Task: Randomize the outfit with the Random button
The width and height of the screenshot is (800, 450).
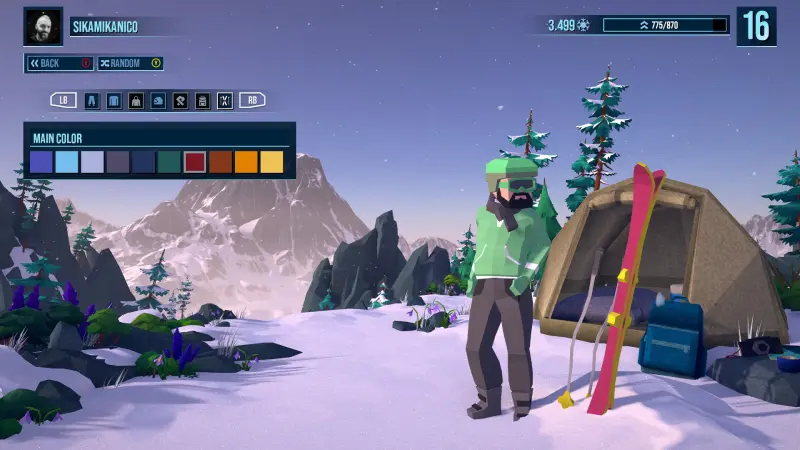Action: point(129,63)
